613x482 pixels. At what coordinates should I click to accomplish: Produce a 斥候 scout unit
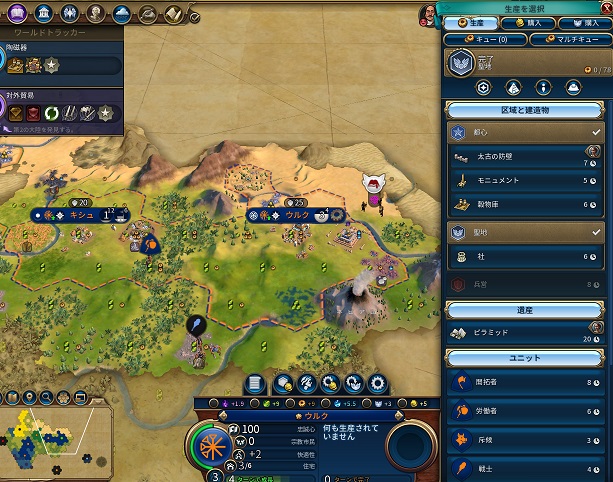(x=519, y=438)
